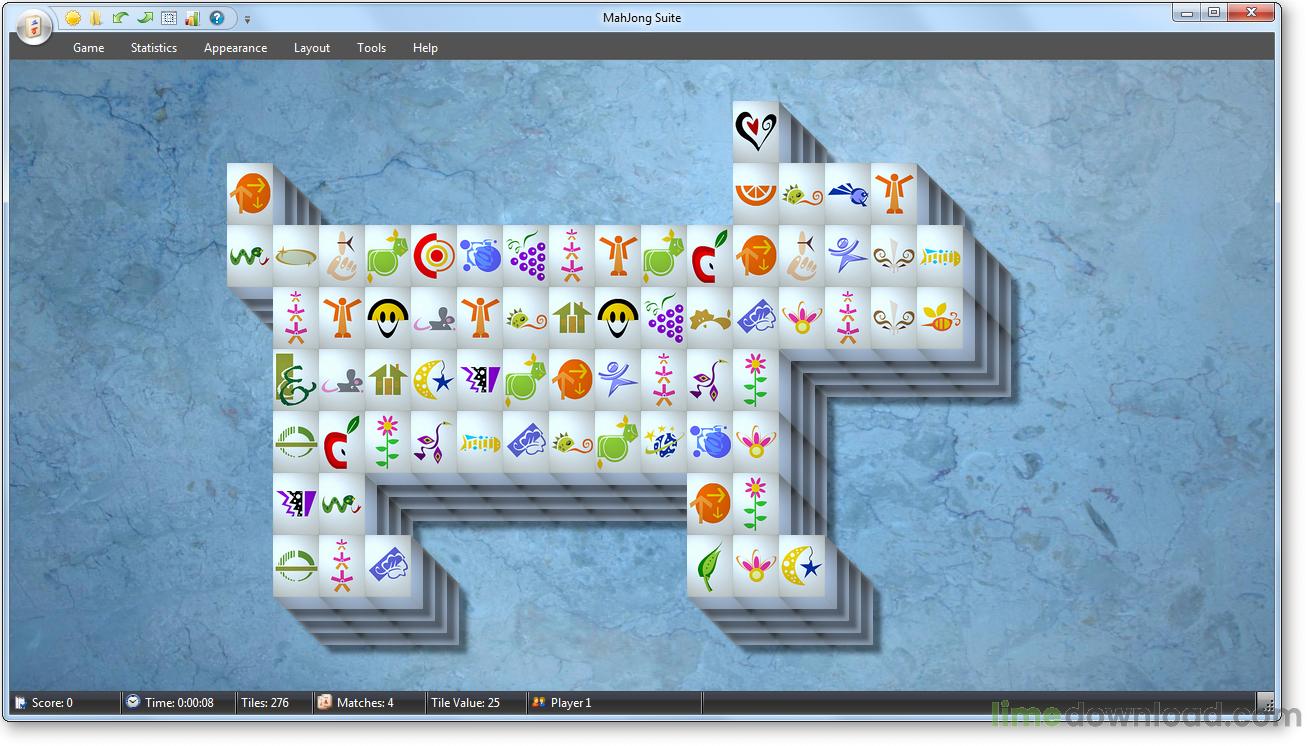Expand the quick access toolbar customize arrow
Viewport: 1309px width, 746px height.
(x=246, y=18)
